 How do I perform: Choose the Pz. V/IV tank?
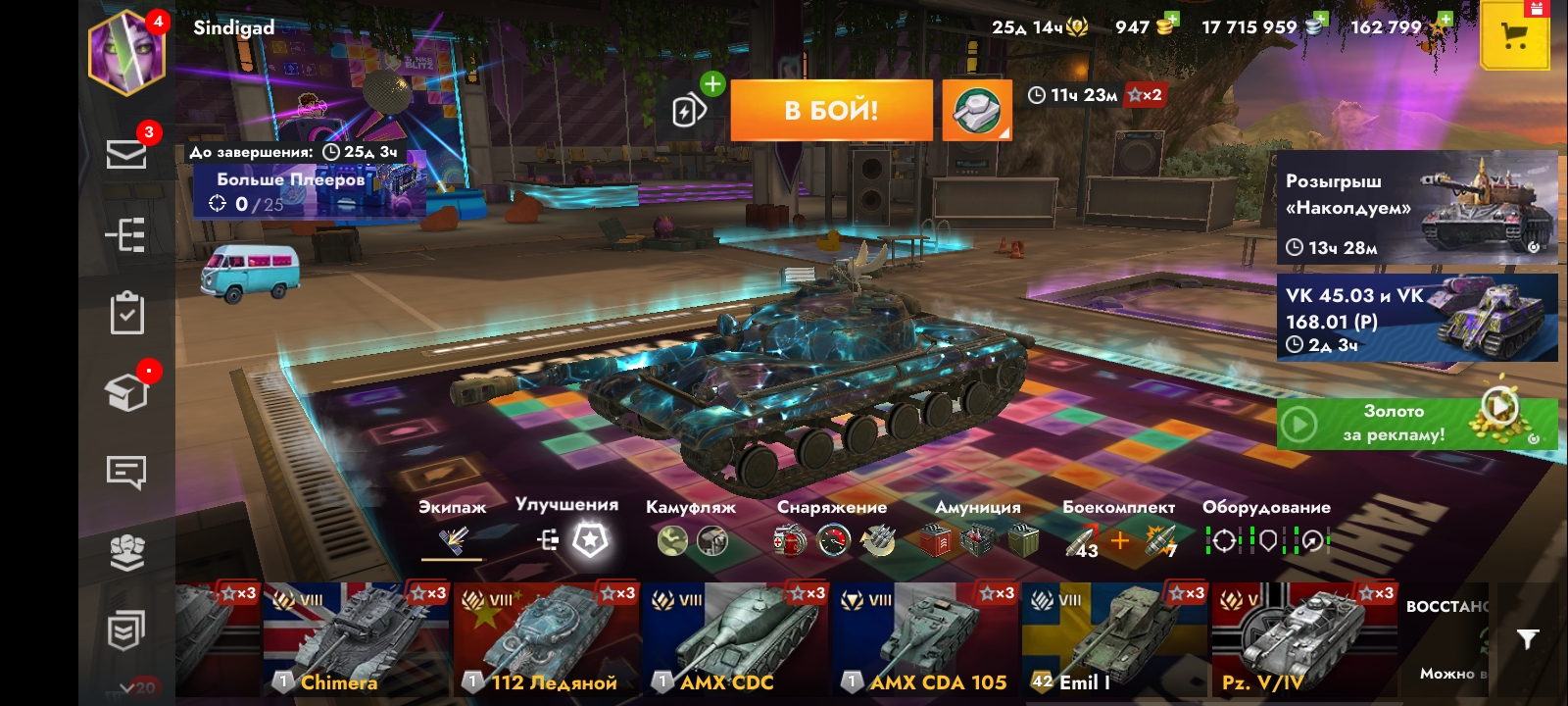[1303, 639]
